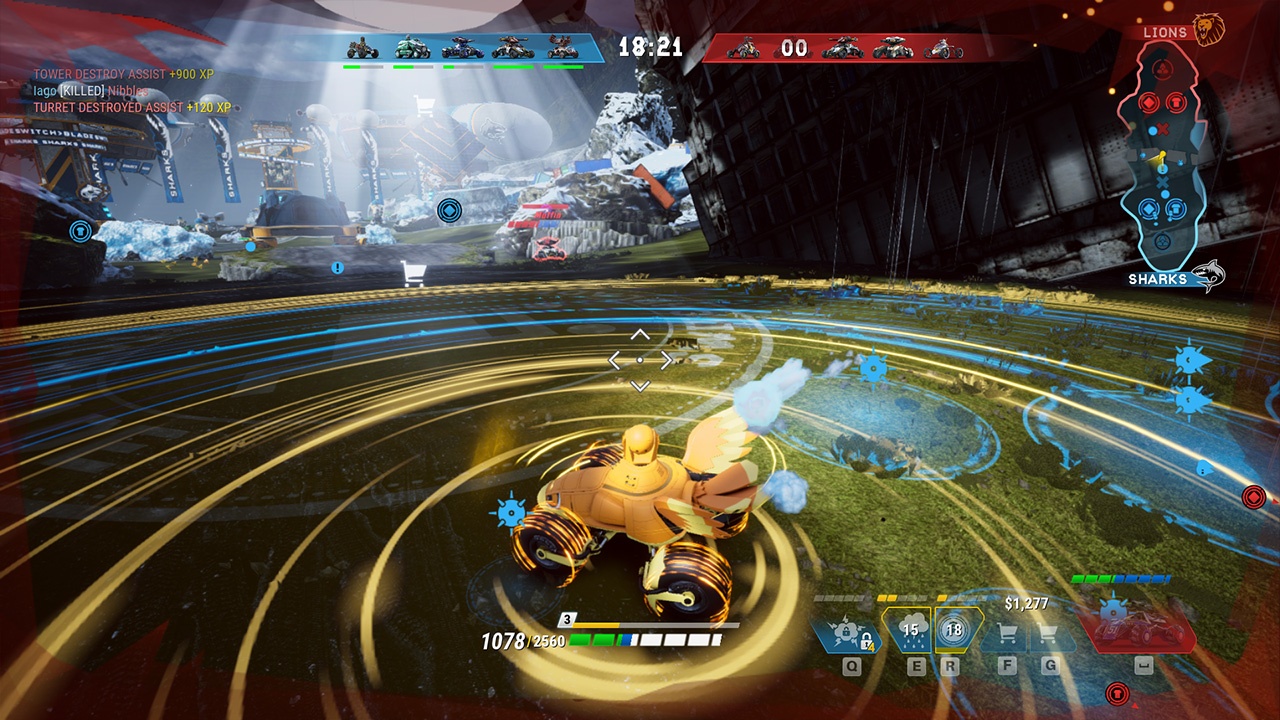Select the red vehicle swap panel
The width and height of the screenshot is (1280, 720).
1137,630
